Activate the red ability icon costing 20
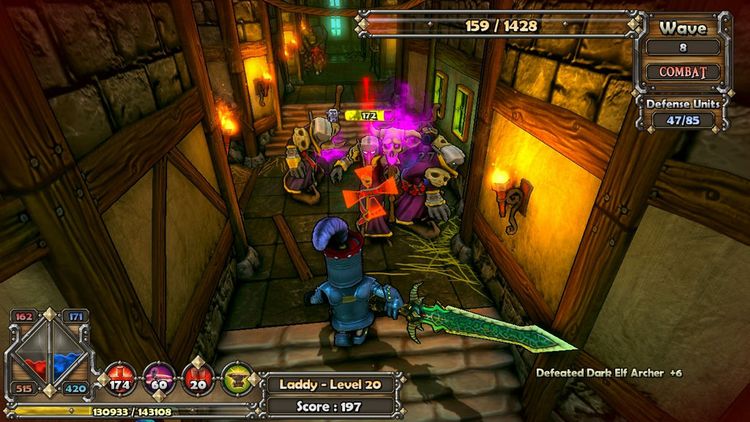750x422 pixels. [x=197, y=378]
